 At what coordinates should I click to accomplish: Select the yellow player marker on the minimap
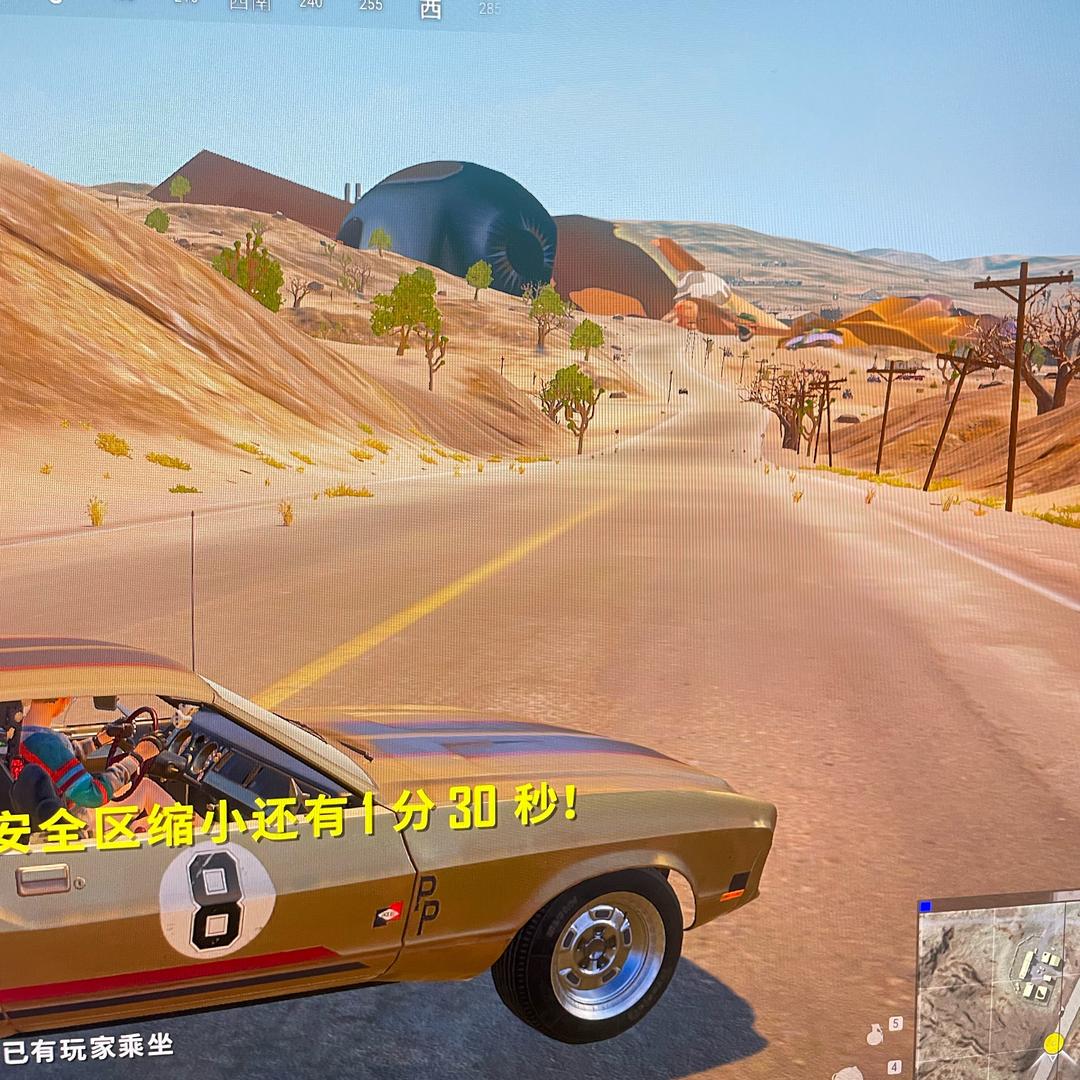coord(1053,1043)
